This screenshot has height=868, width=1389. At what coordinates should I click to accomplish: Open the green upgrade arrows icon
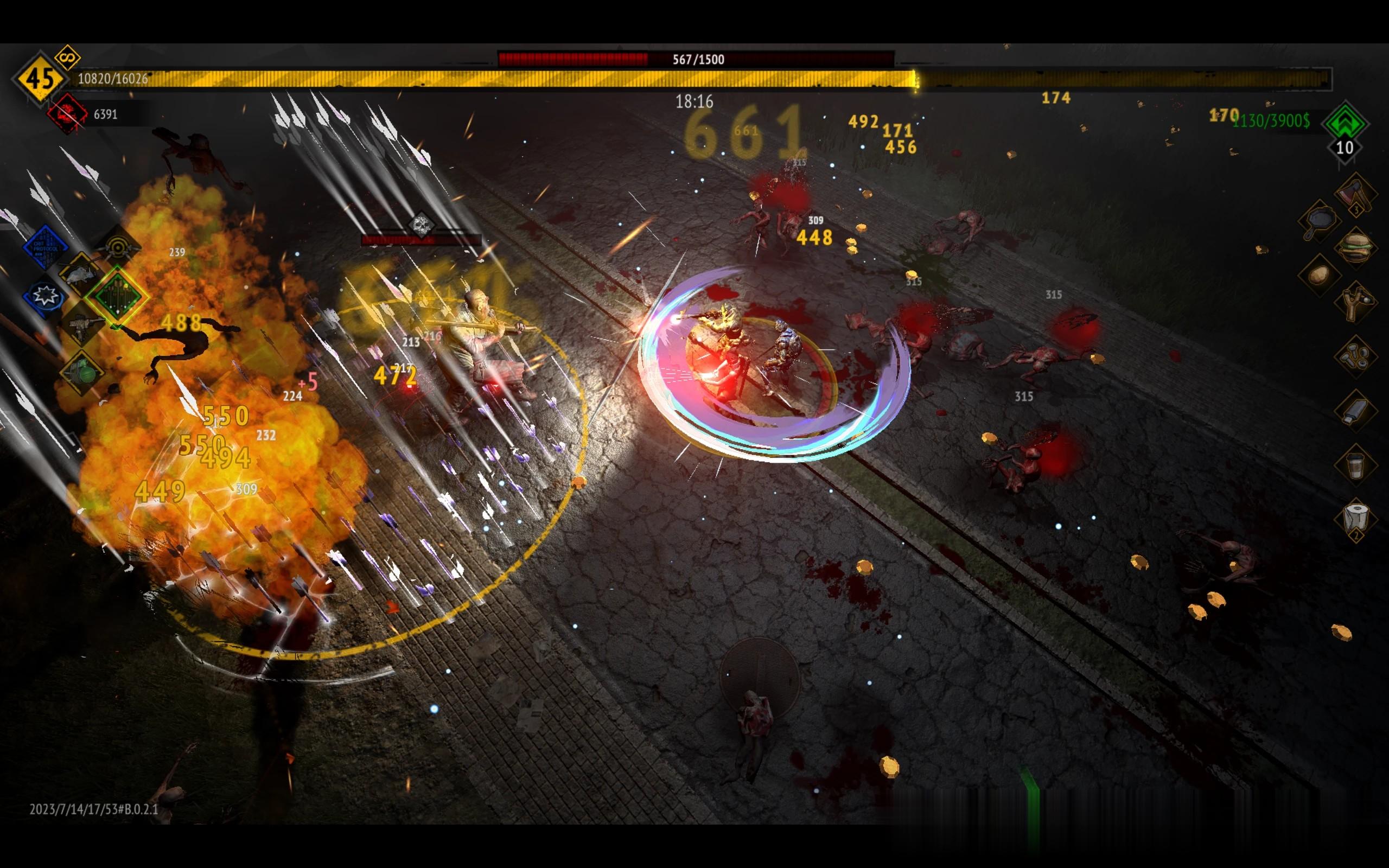coord(1344,122)
